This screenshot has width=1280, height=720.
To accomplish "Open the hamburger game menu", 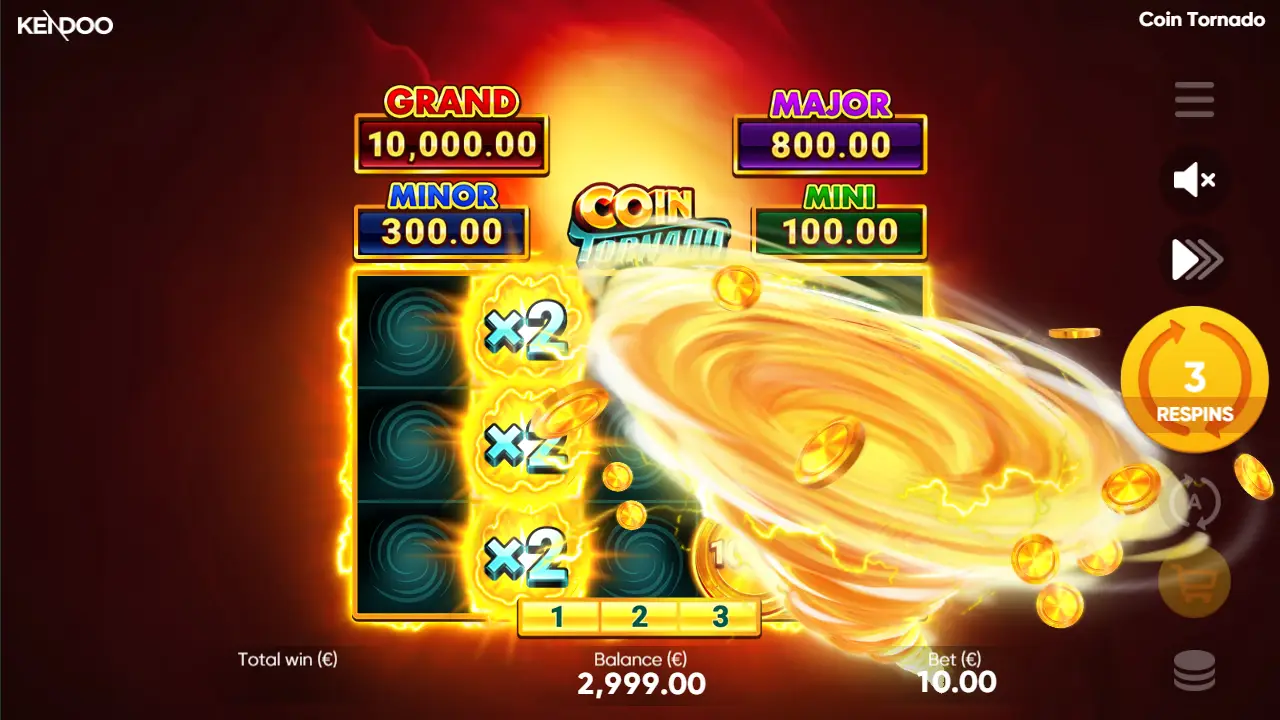I will 1194,100.
